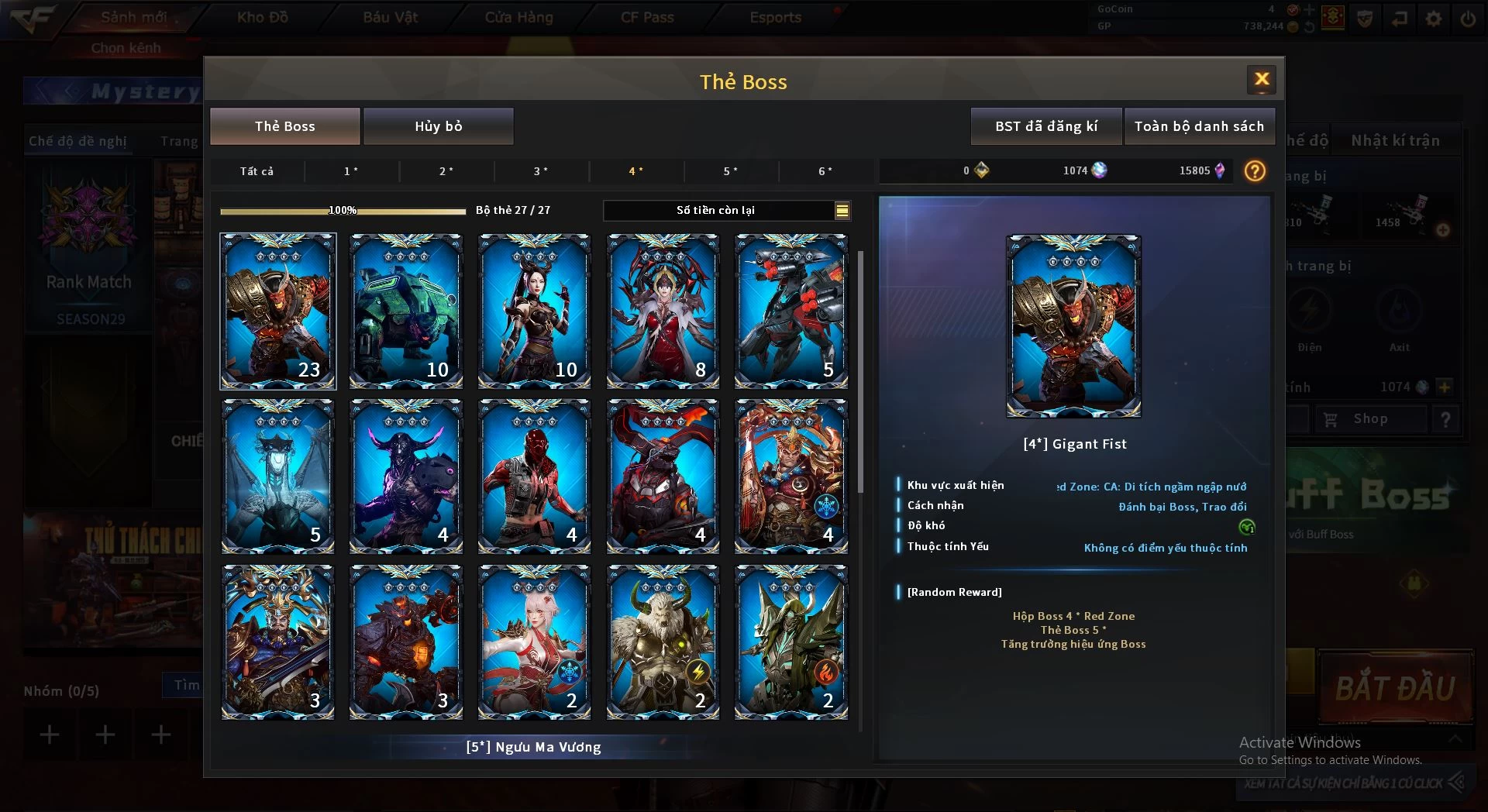Open BST đã đăng kí collection
The width and height of the screenshot is (1488, 812).
1045,126
